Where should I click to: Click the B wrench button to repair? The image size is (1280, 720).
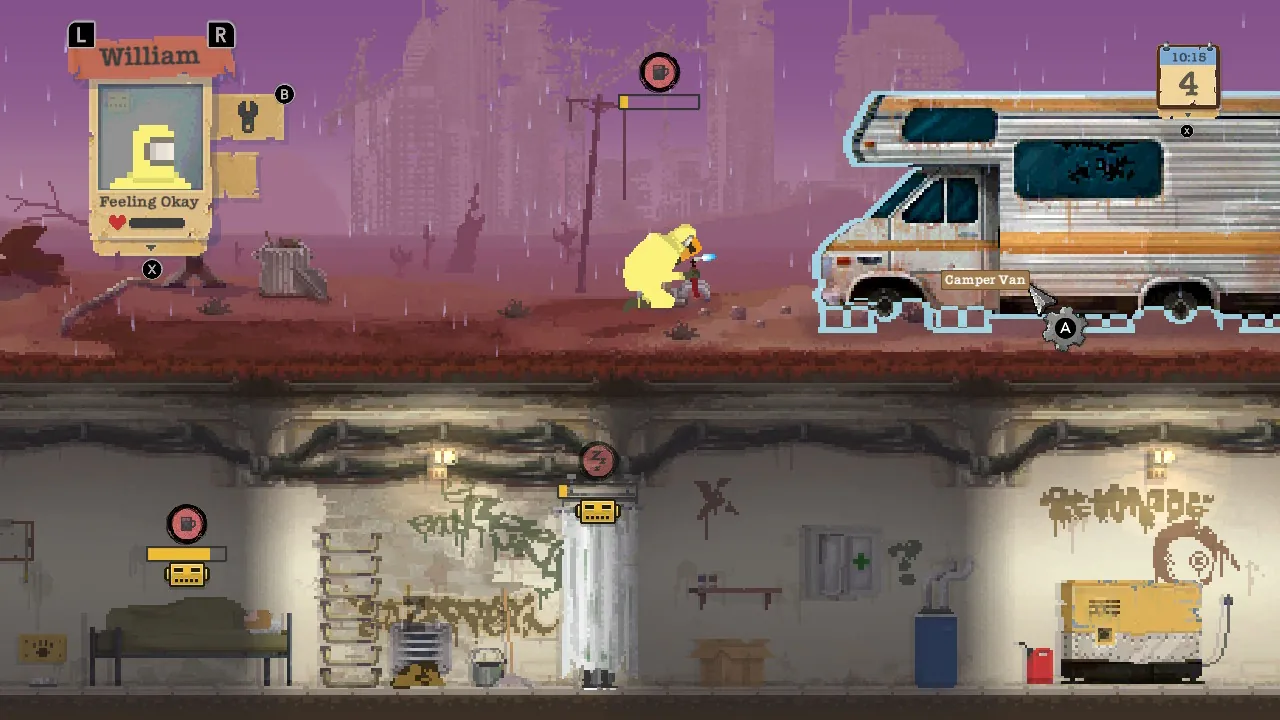coord(283,94)
